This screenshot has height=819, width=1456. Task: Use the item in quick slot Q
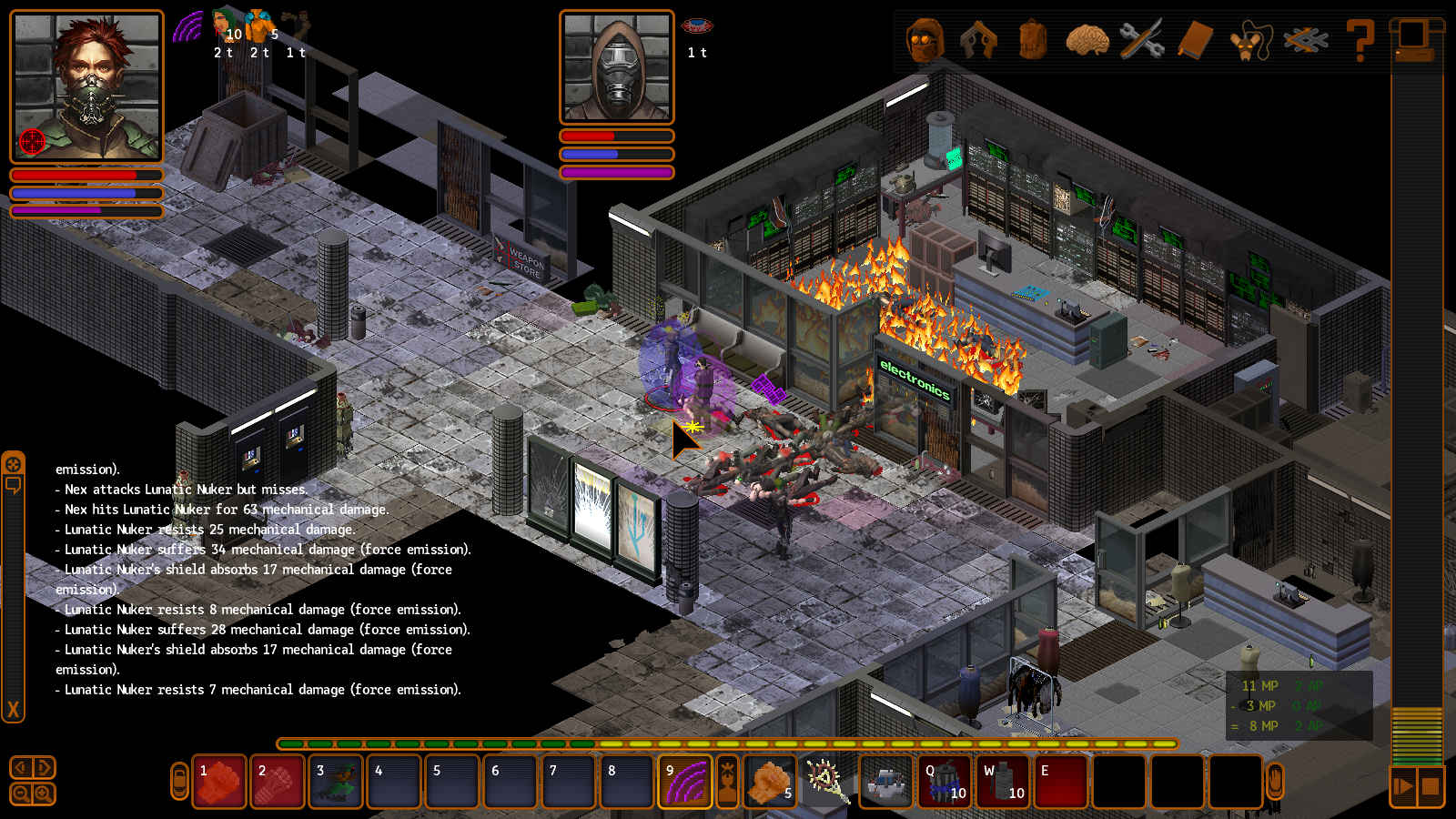(x=945, y=782)
